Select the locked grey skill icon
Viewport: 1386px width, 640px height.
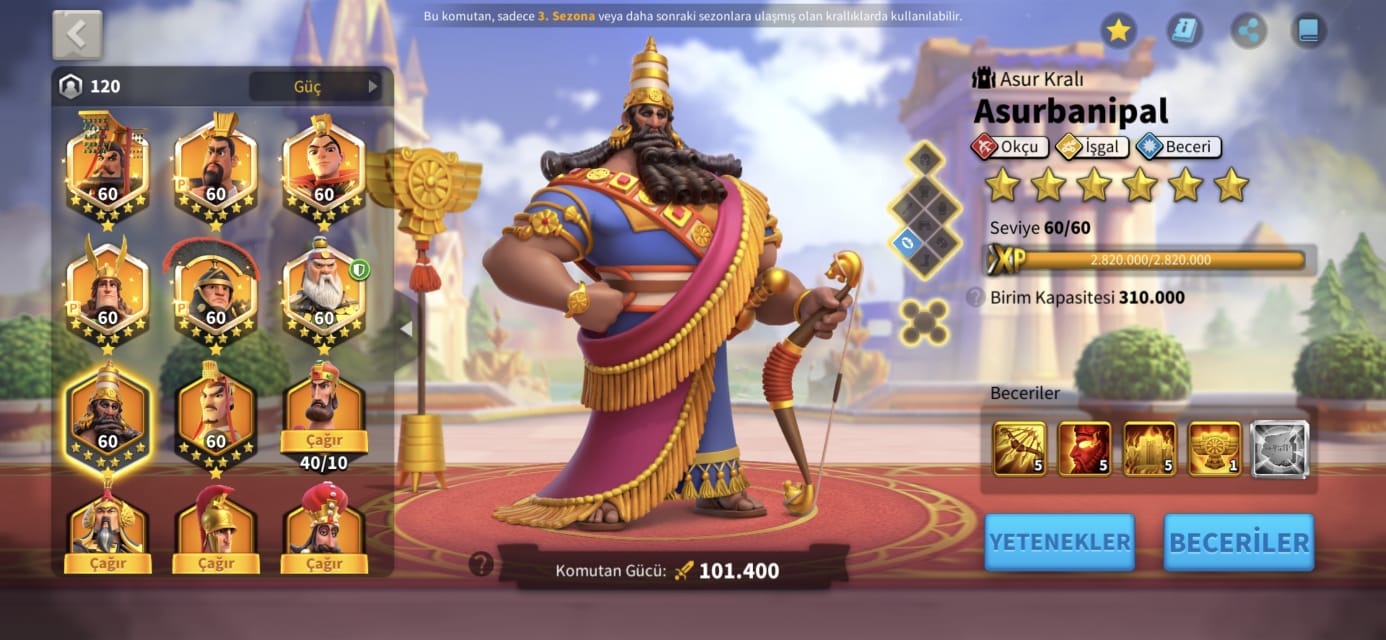click(1280, 448)
